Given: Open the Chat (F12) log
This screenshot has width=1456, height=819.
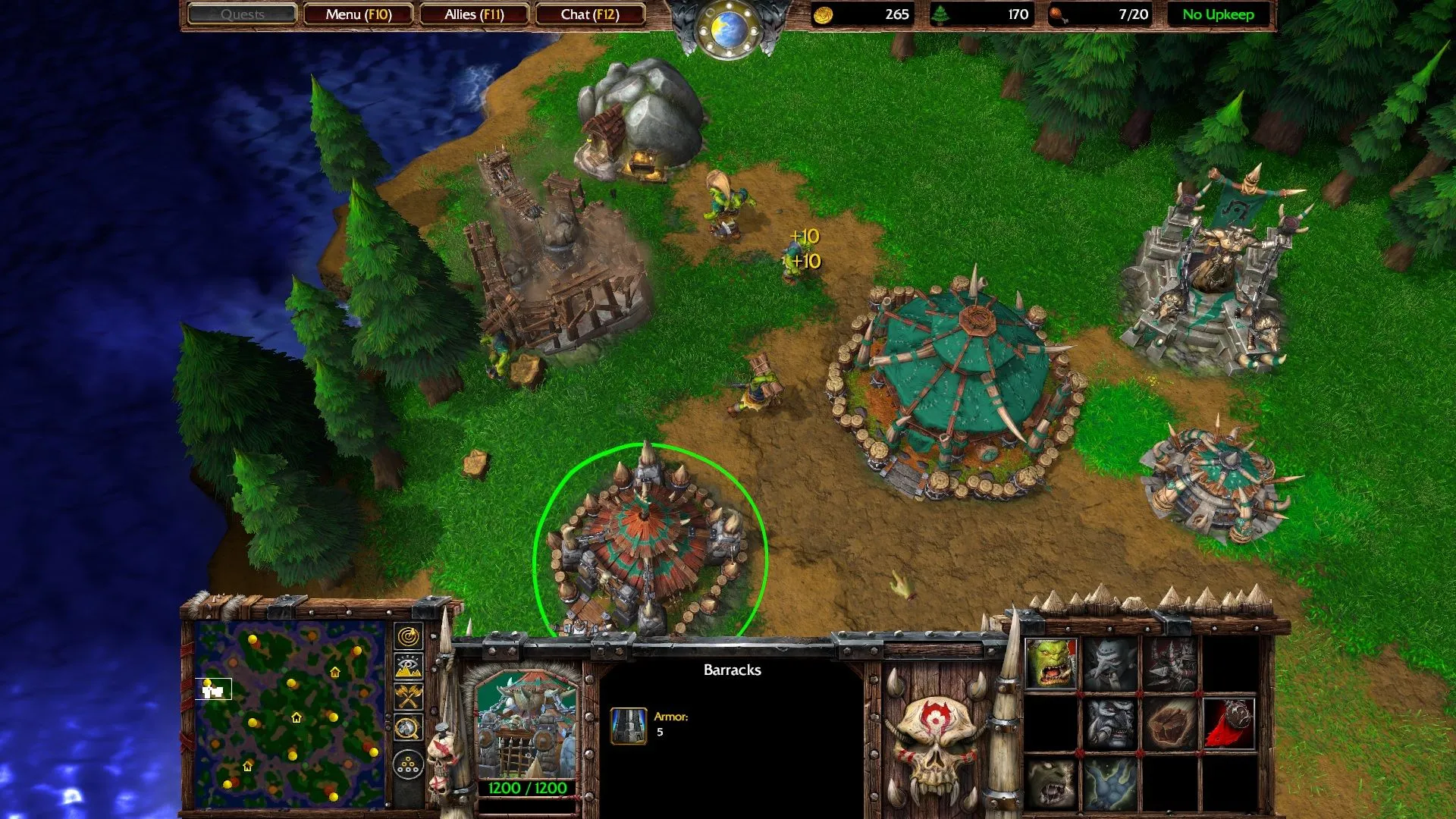Looking at the screenshot, I should click(590, 14).
